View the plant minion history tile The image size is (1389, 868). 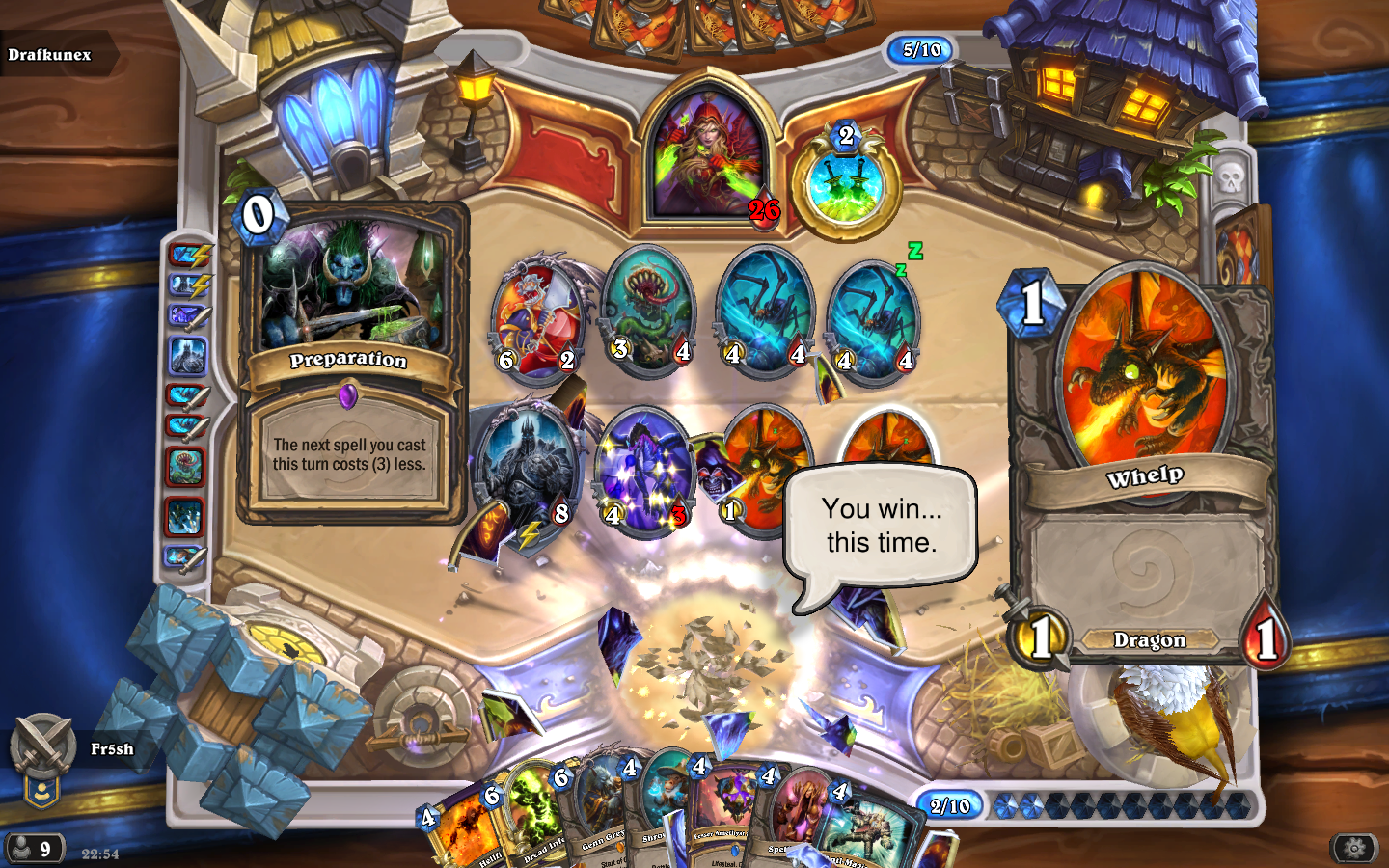click(x=186, y=467)
